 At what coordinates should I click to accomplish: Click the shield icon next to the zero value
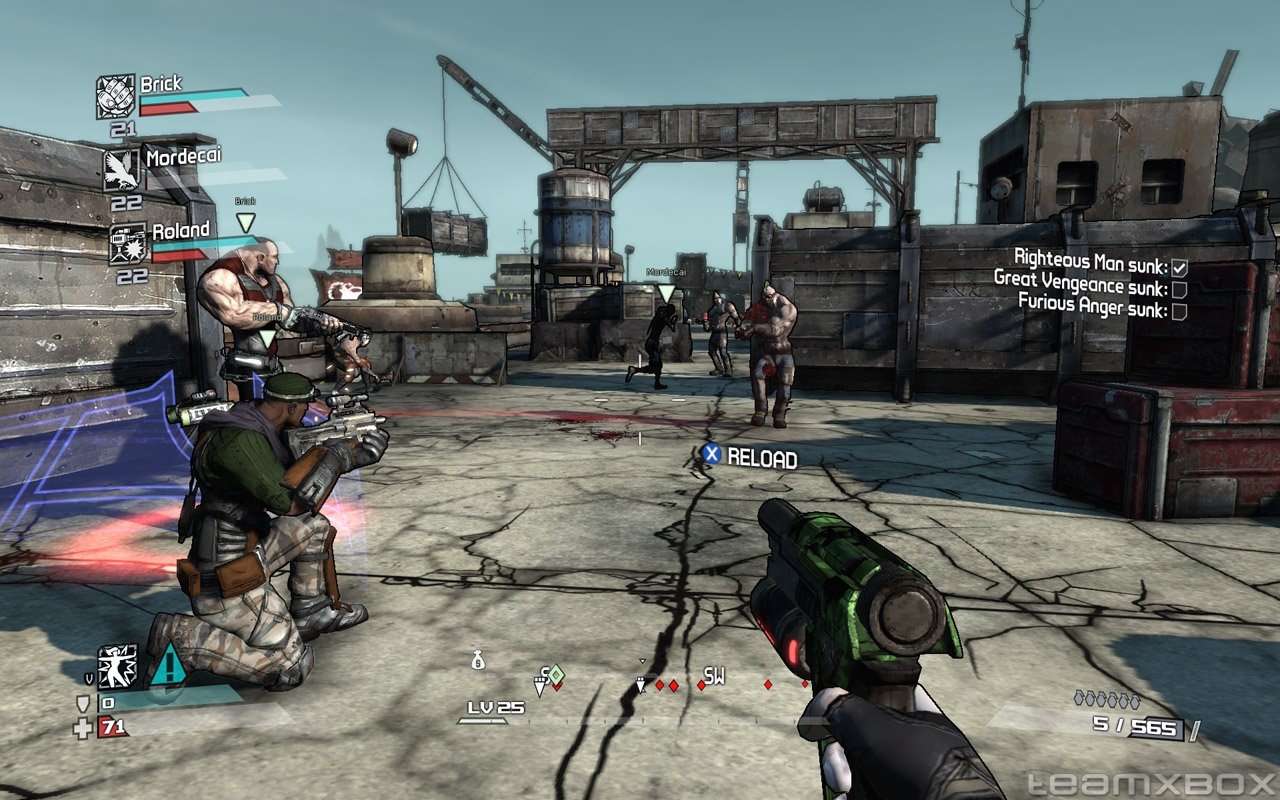click(82, 701)
